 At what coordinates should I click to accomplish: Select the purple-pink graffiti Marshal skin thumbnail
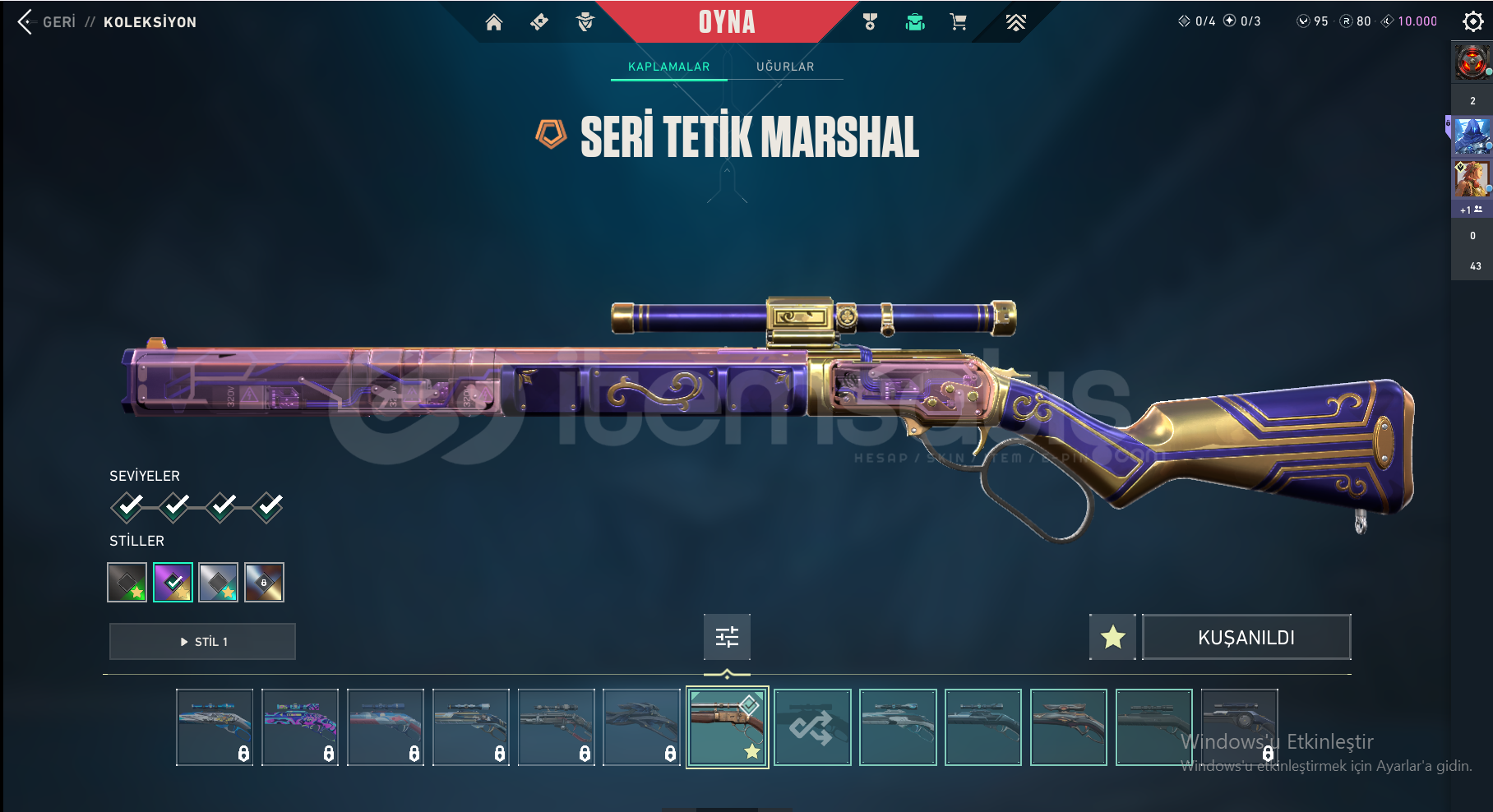point(300,727)
